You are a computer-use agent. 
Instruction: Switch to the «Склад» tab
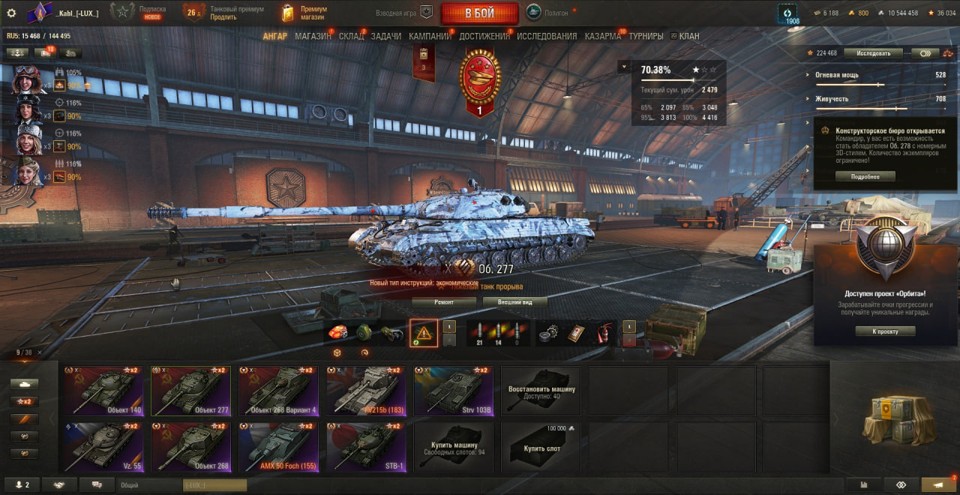click(x=352, y=36)
